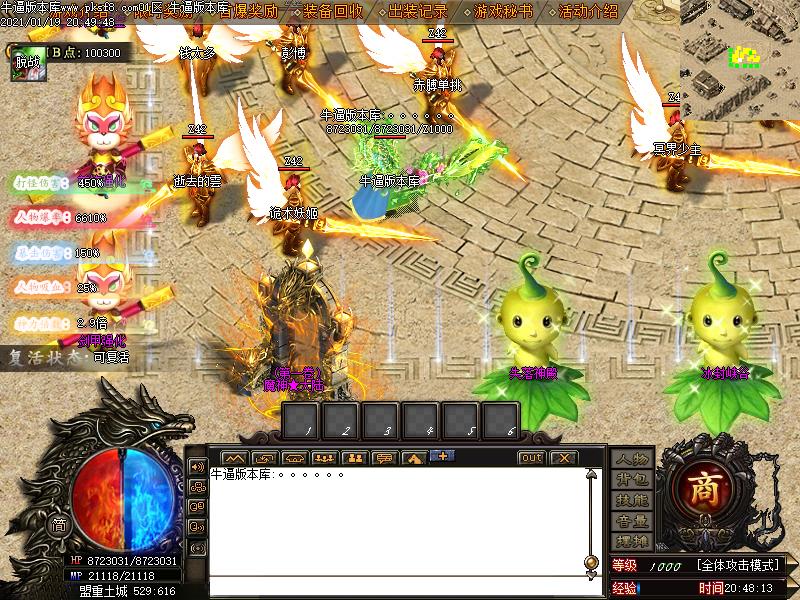
Task: Click the round 简 button by the orb
Action: coord(59,526)
